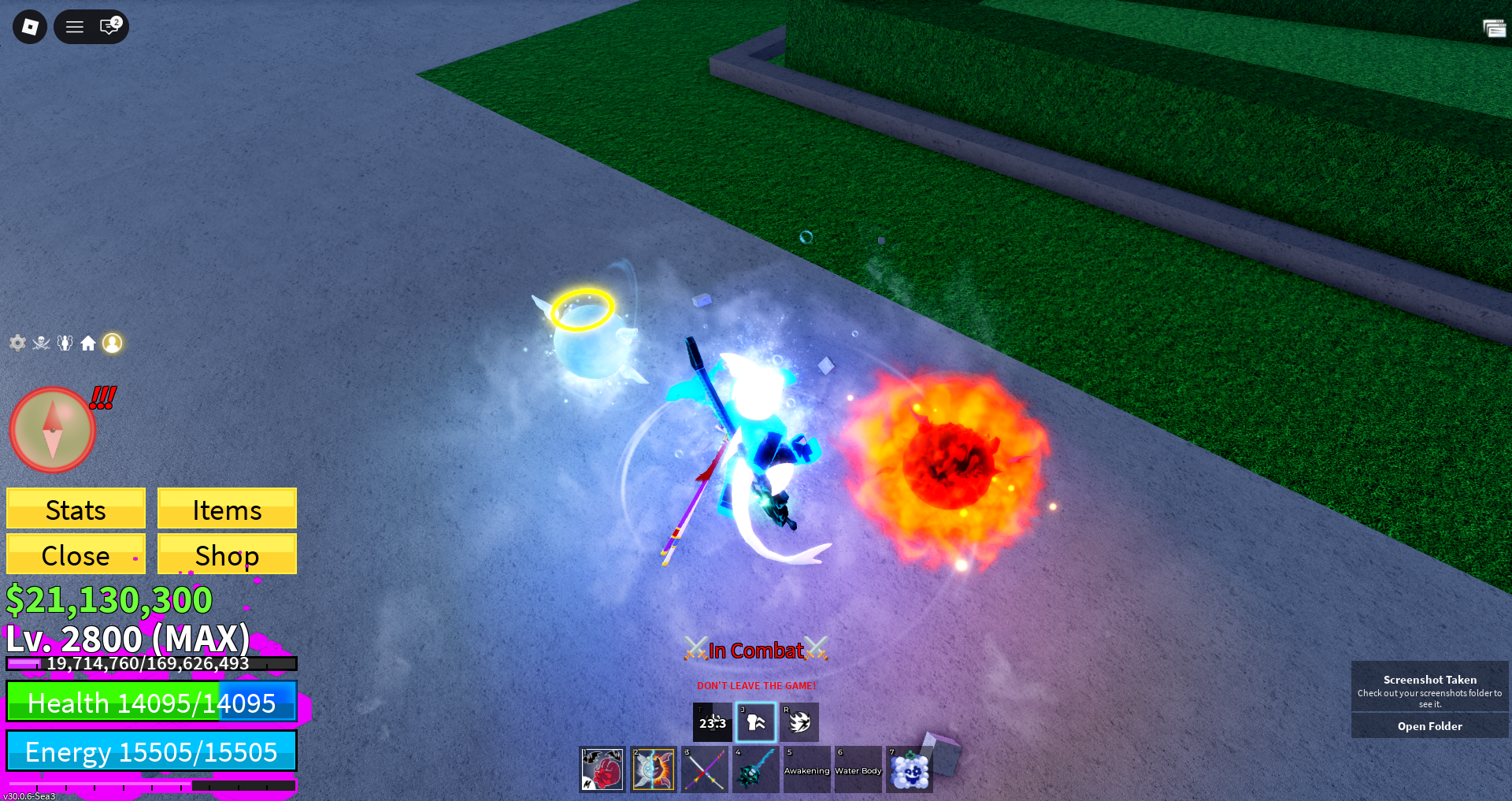The width and height of the screenshot is (1512, 801).
Task: Equip the crossed swords in slot 3
Action: tap(705, 769)
